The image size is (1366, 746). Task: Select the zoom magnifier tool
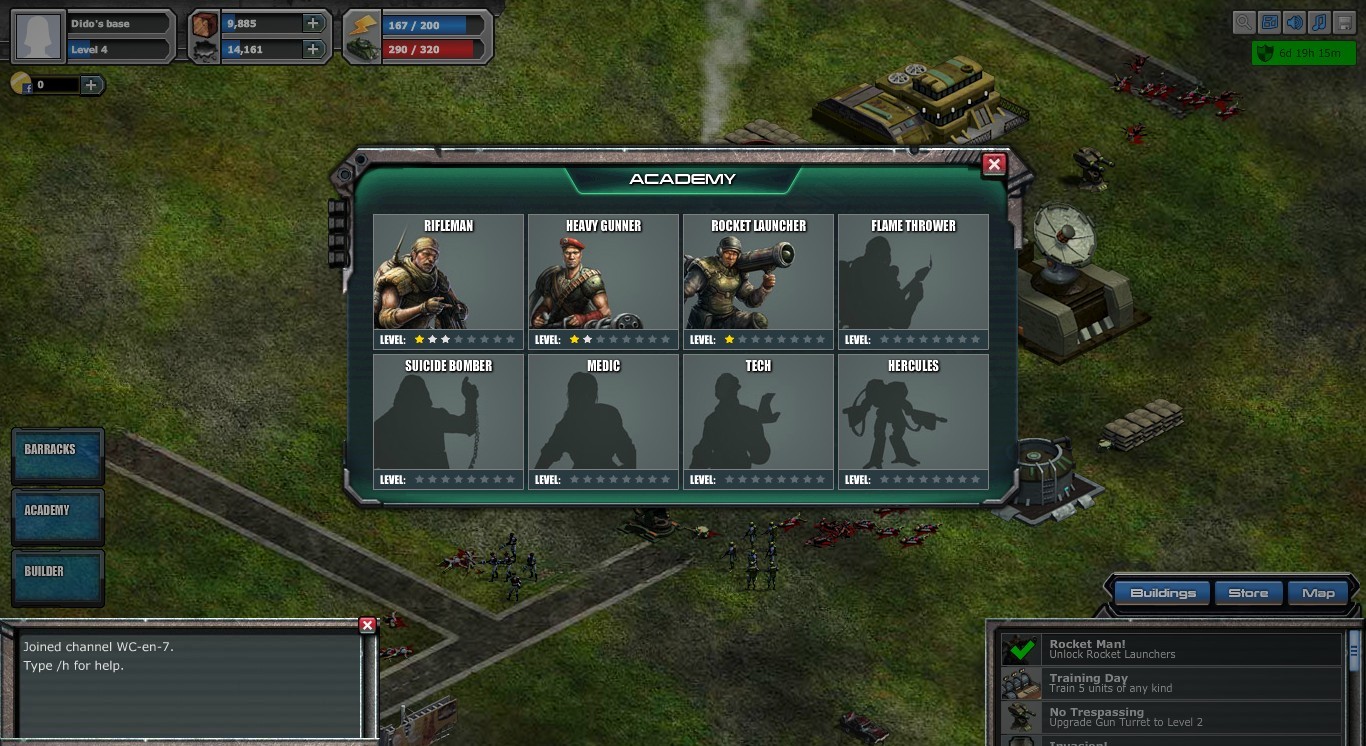(x=1243, y=22)
